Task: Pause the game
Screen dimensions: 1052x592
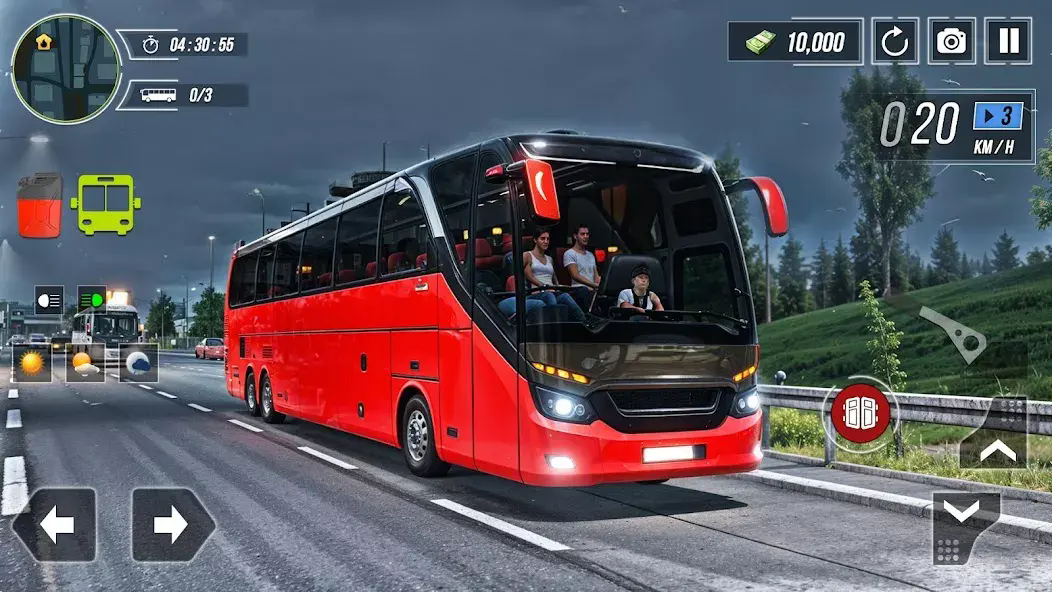Action: click(1008, 41)
